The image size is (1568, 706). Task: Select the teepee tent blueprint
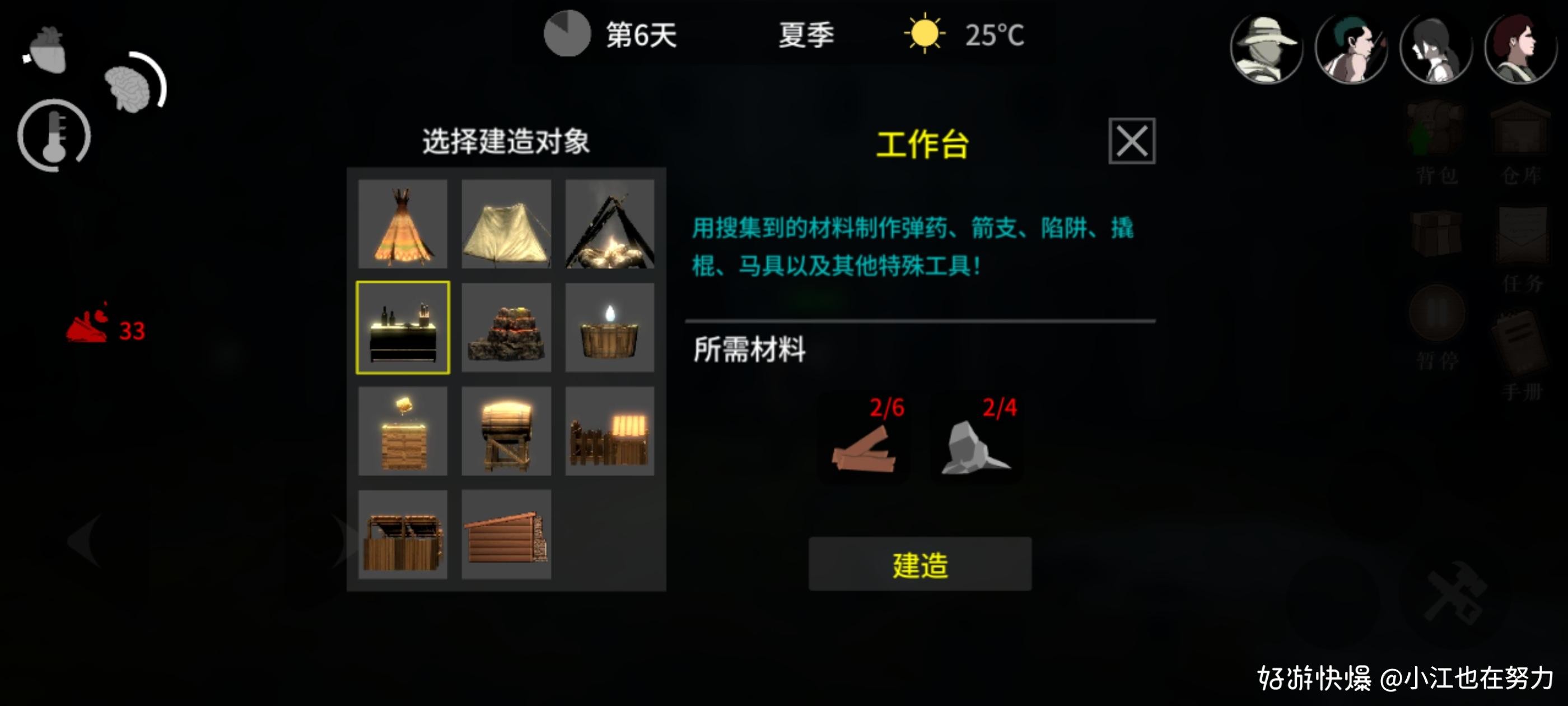coord(403,225)
